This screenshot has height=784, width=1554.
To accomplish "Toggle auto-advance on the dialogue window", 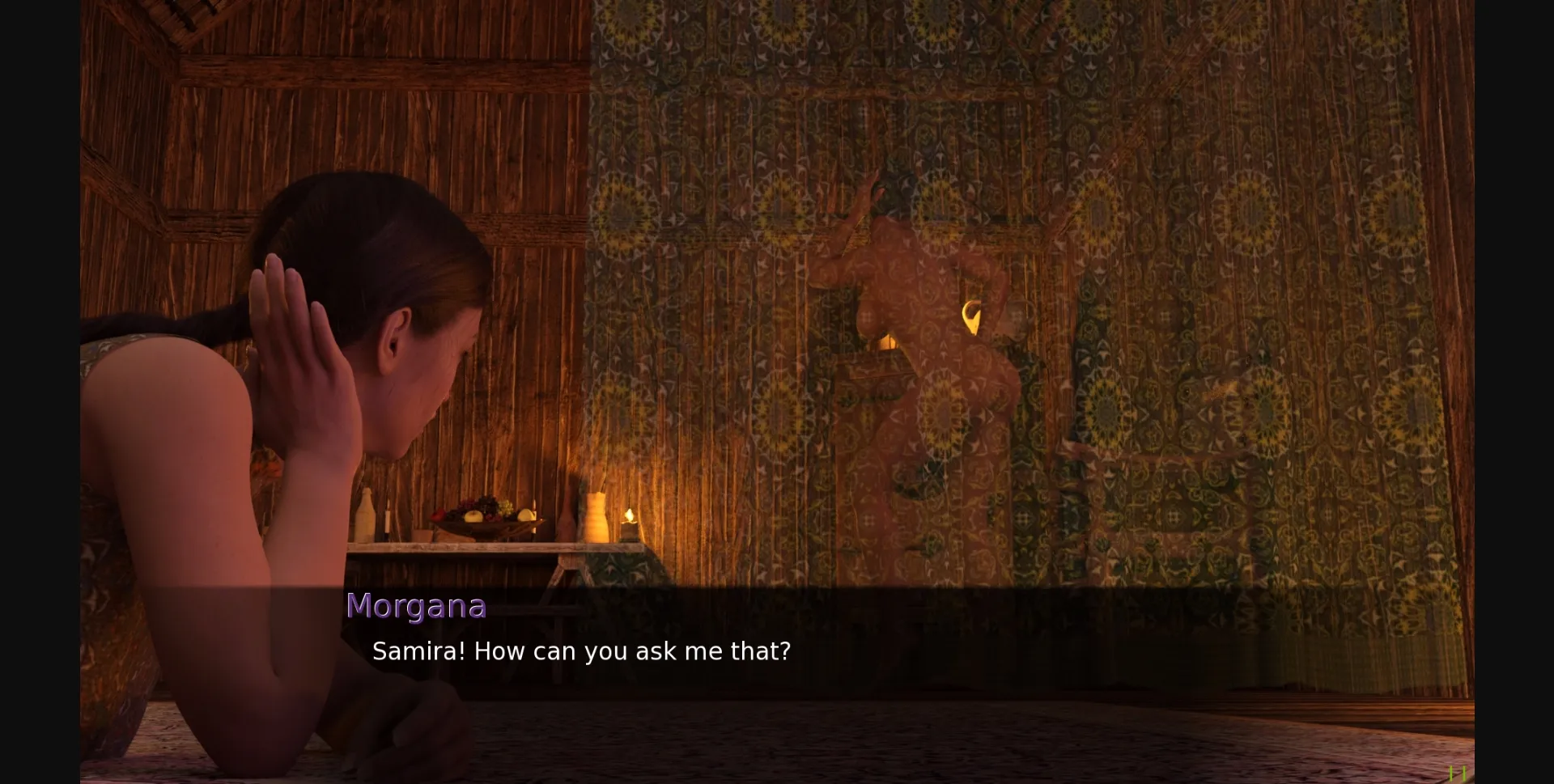I will [777, 639].
